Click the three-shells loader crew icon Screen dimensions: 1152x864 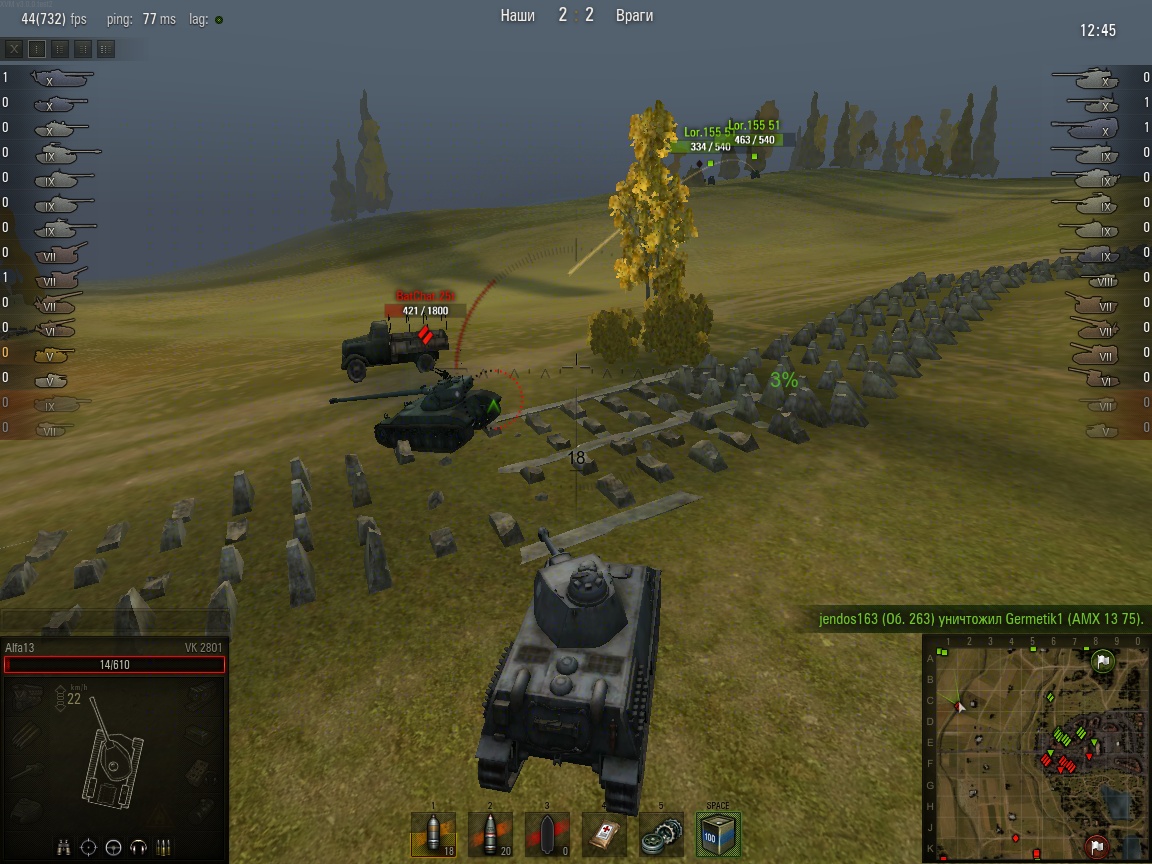[164, 847]
